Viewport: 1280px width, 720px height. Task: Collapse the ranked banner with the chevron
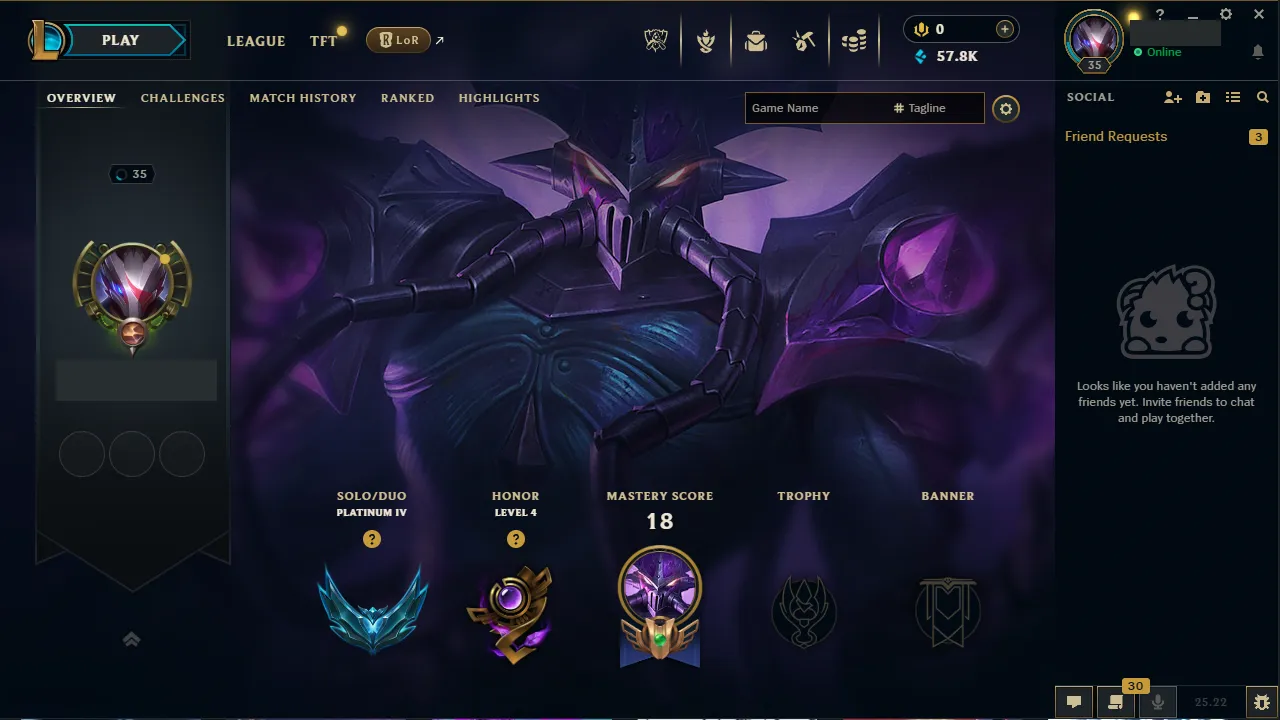click(x=131, y=639)
